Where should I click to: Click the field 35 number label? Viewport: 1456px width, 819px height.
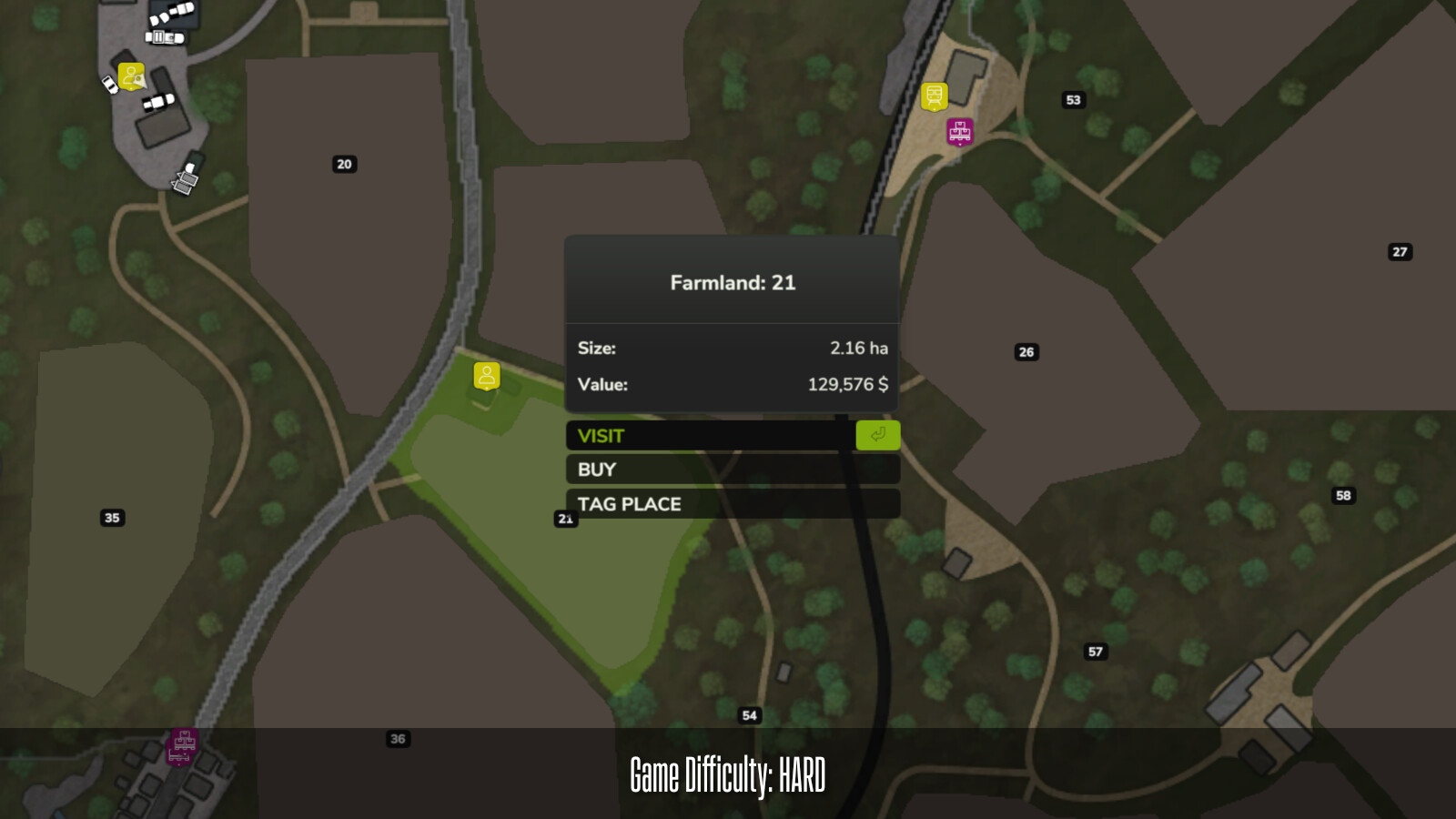[113, 518]
